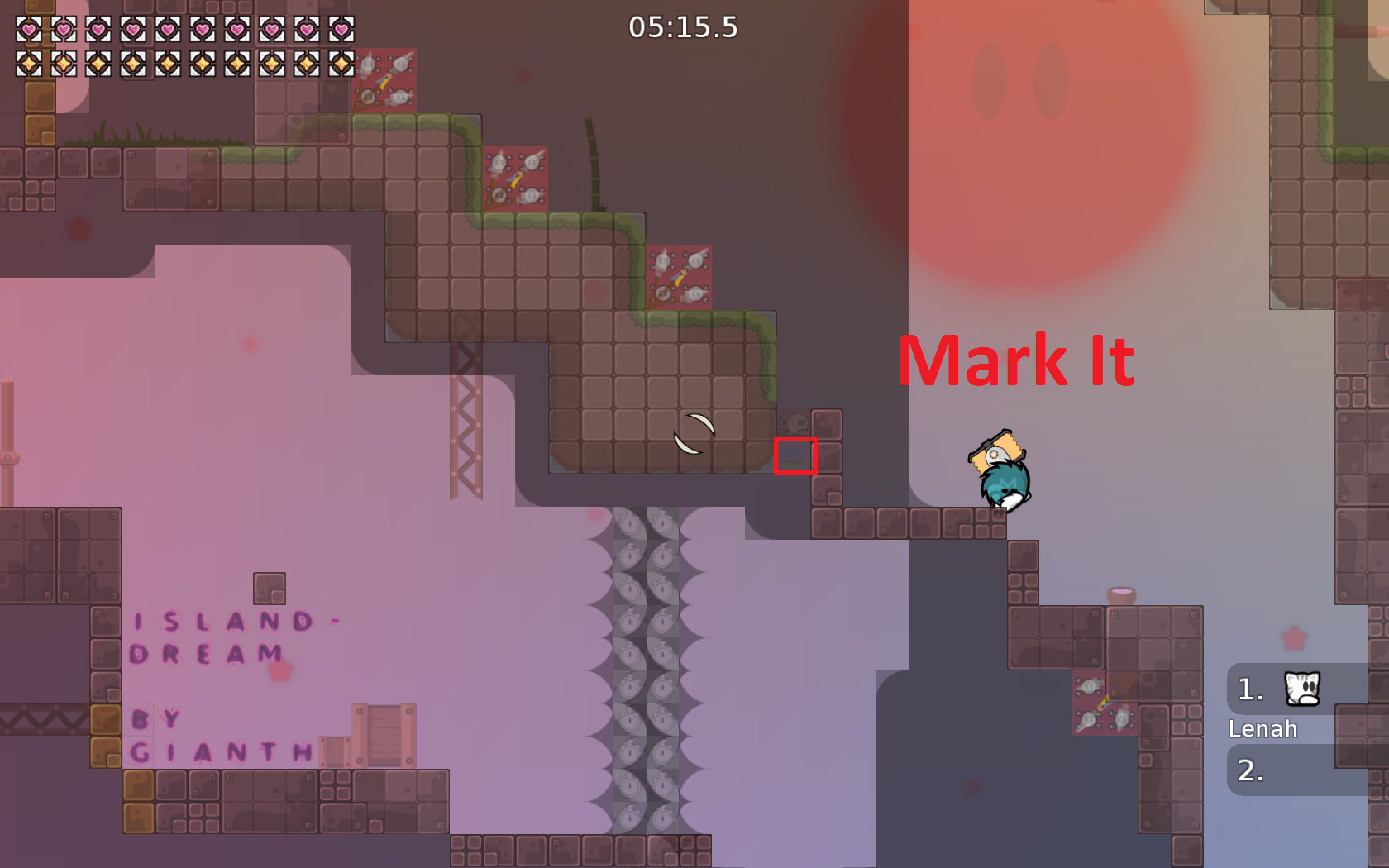
Task: Select the Lenah leaderboard name
Action: tap(1263, 729)
